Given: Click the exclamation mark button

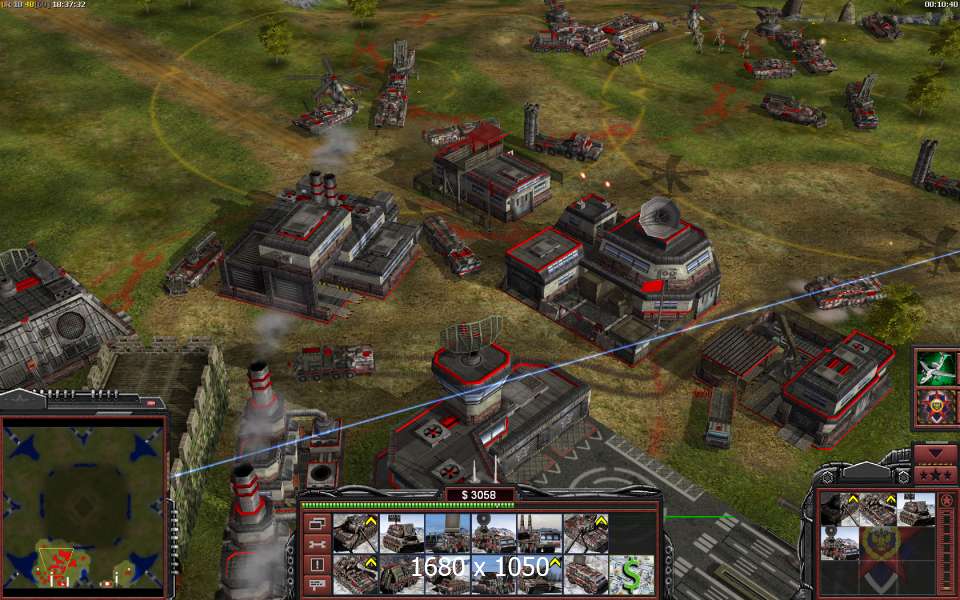Looking at the screenshot, I should click(318, 564).
